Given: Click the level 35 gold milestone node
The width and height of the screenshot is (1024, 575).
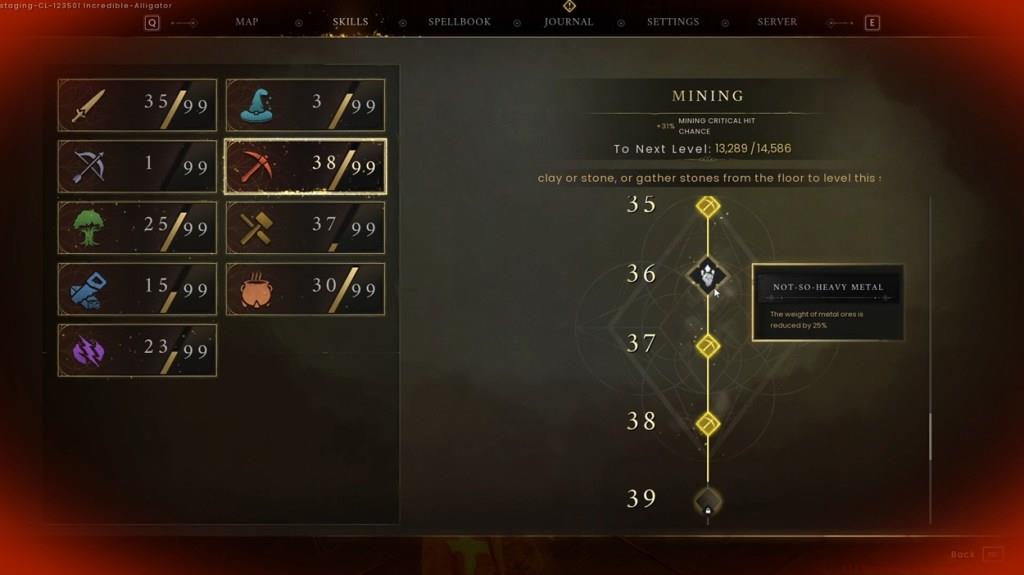Looking at the screenshot, I should pyautogui.click(x=708, y=207).
